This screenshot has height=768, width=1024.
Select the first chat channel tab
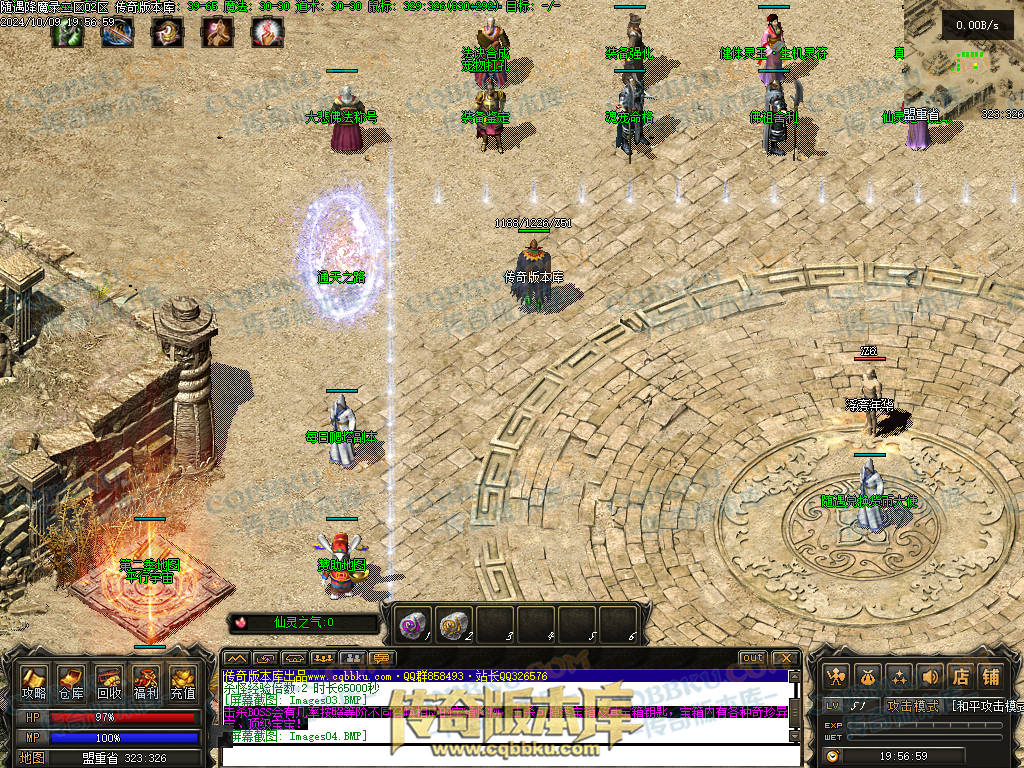coord(236,658)
